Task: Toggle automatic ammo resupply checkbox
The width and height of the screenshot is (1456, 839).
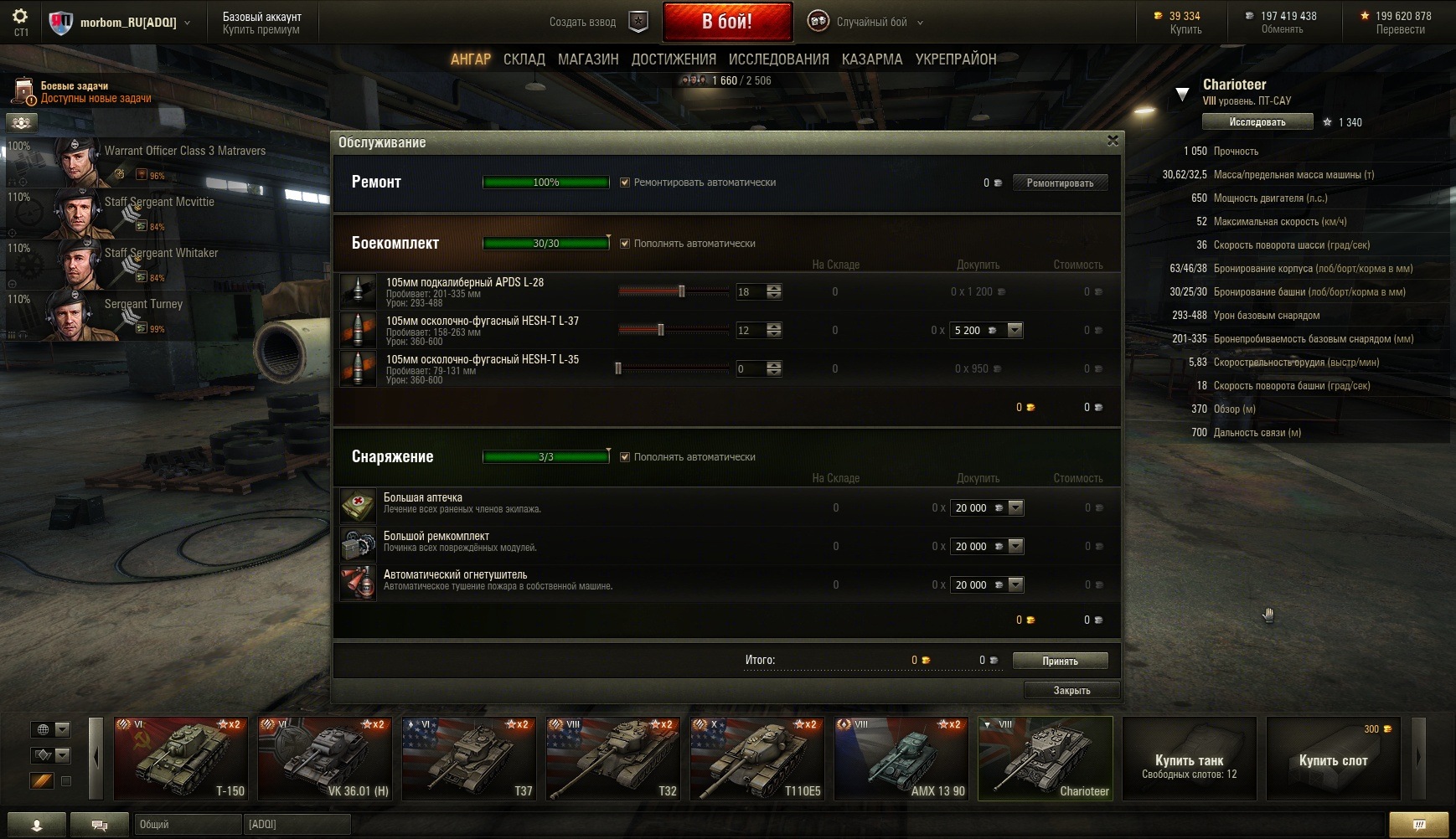Action: pos(625,244)
